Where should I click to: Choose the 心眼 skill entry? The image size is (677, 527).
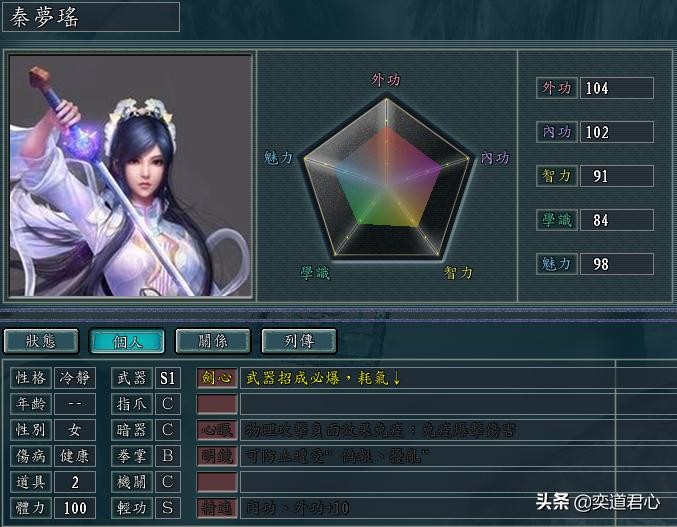217,430
